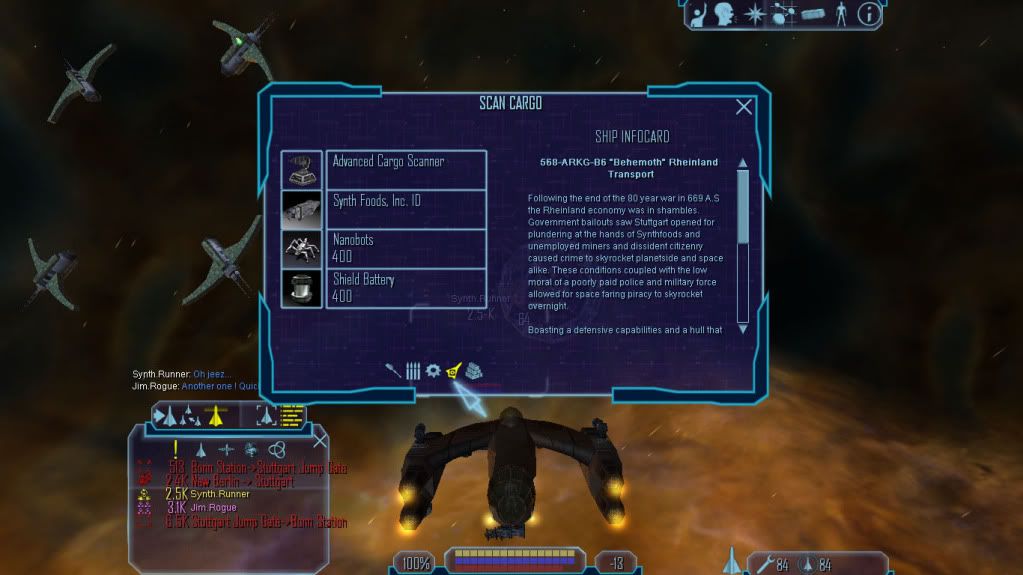Open the character figure icon in top bar

pyautogui.click(x=840, y=14)
